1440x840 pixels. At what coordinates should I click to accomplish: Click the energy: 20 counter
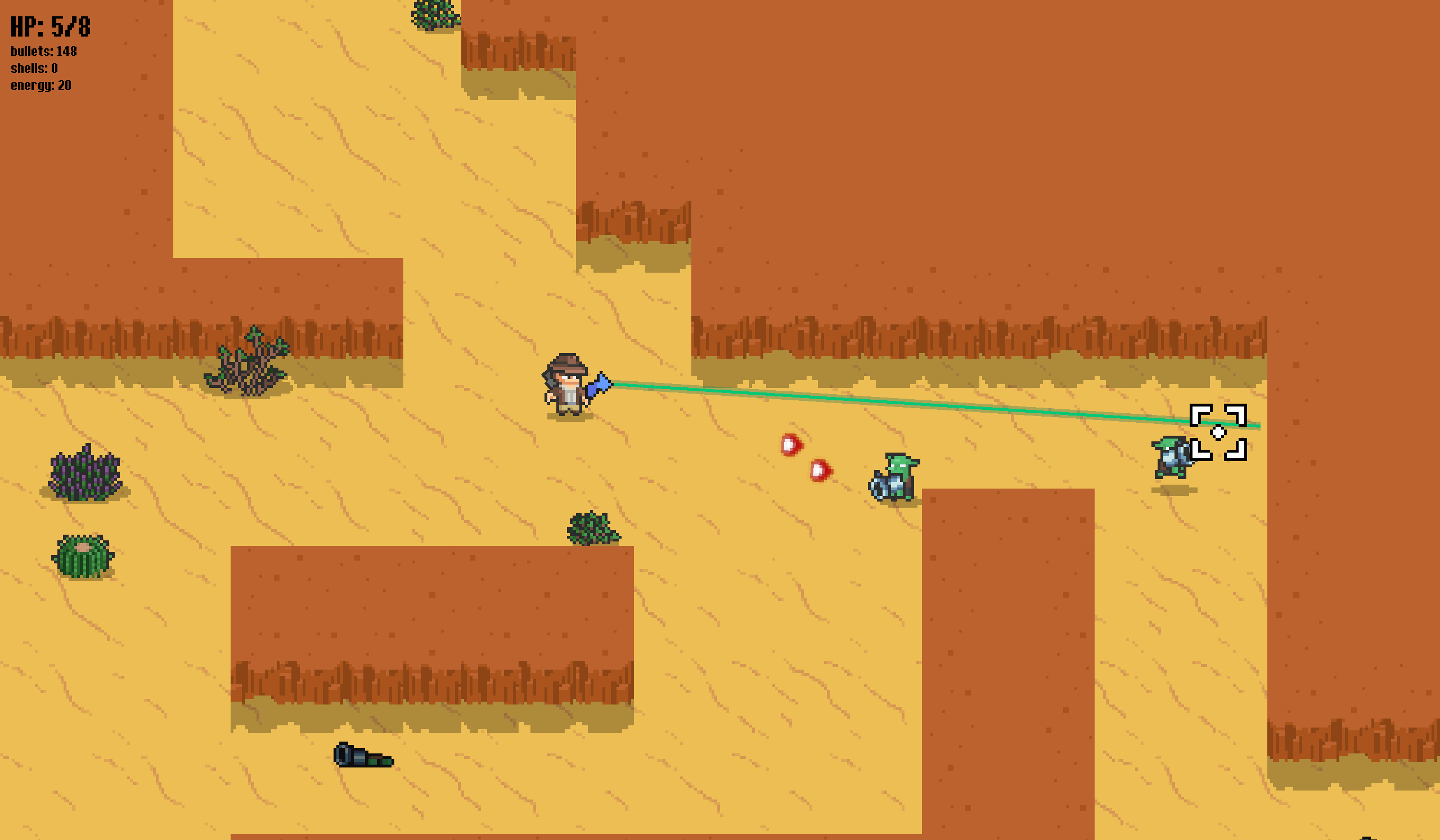click(40, 86)
